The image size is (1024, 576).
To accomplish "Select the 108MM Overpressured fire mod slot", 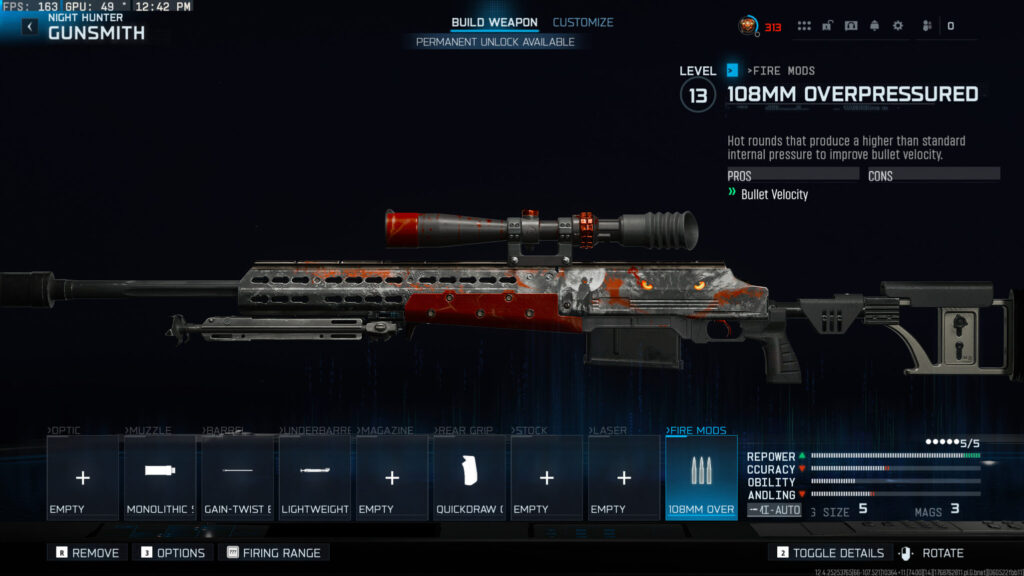I will click(701, 478).
